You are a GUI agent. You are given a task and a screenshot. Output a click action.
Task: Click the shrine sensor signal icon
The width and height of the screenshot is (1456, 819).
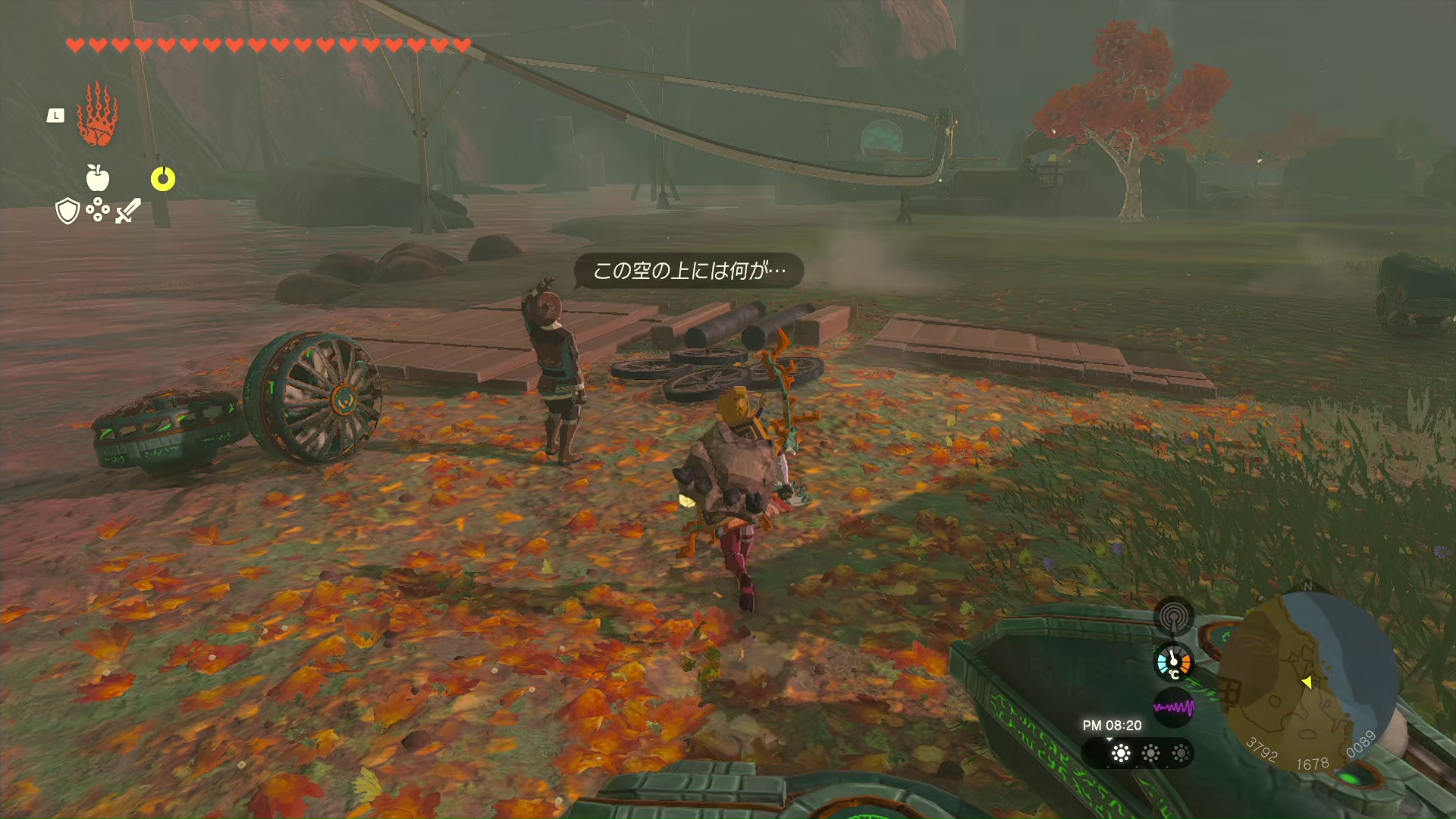[x=1173, y=616]
